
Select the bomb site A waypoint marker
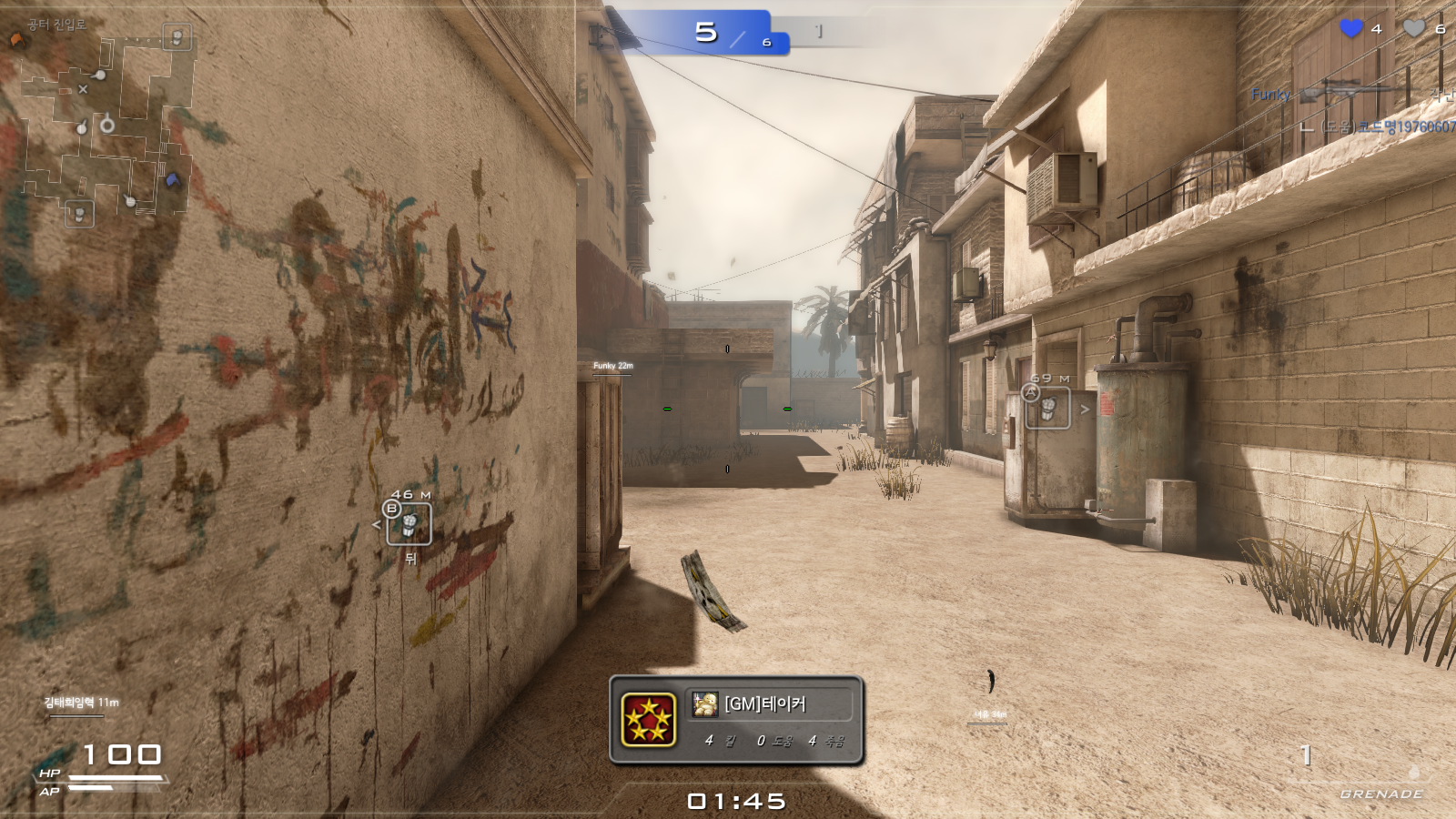click(1047, 407)
